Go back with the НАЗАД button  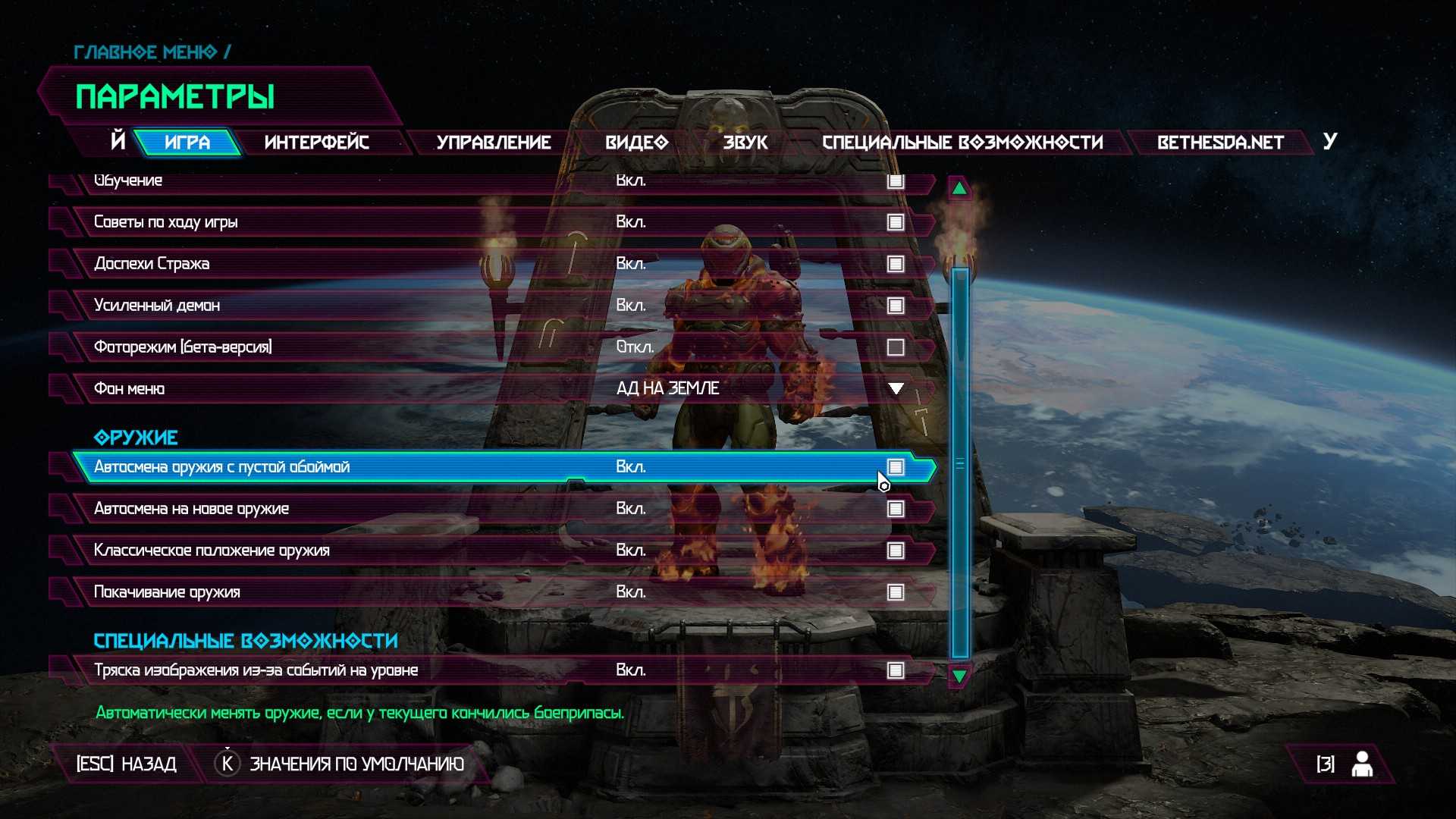tap(127, 764)
